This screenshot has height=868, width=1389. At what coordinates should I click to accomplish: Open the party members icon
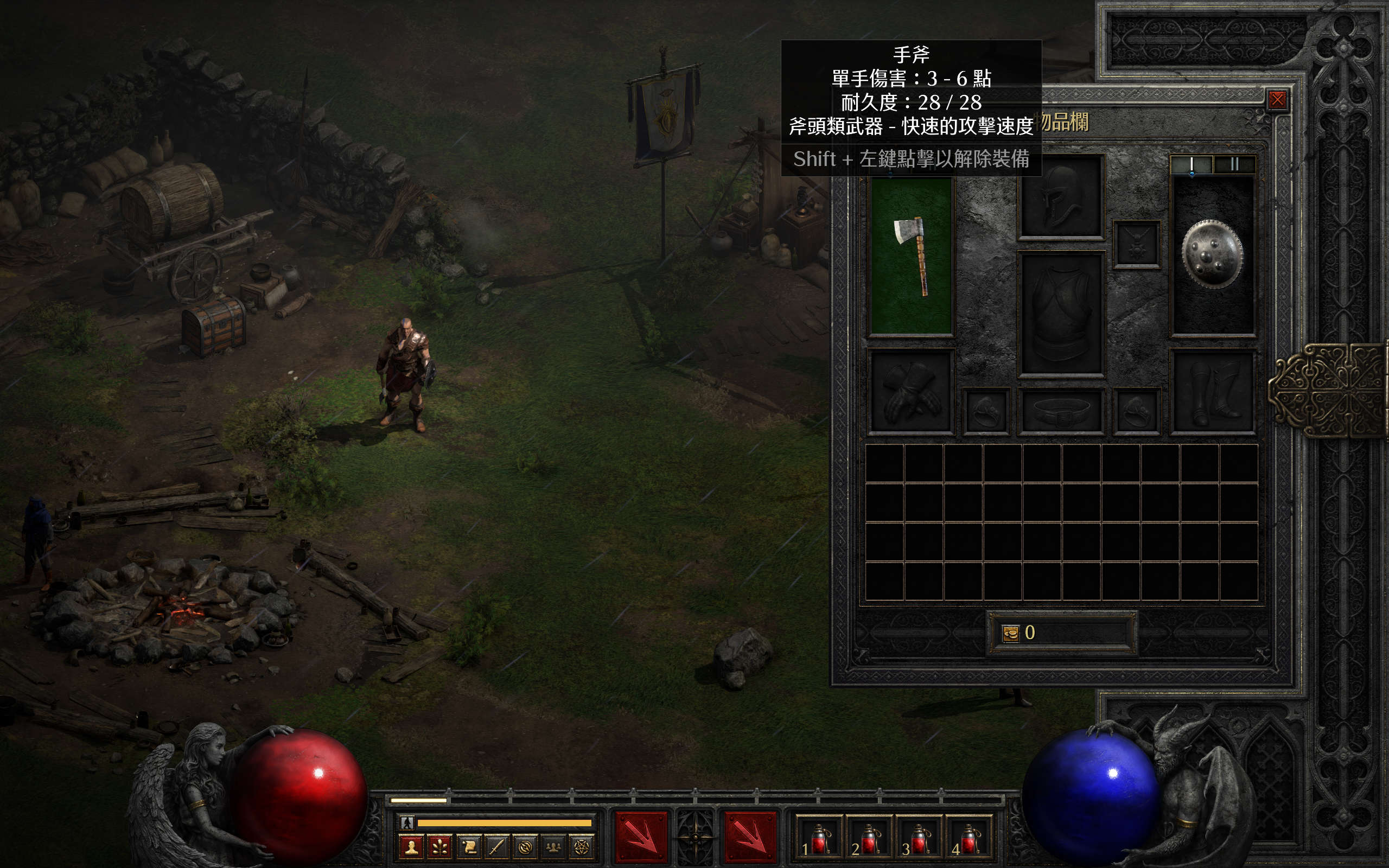[x=553, y=847]
